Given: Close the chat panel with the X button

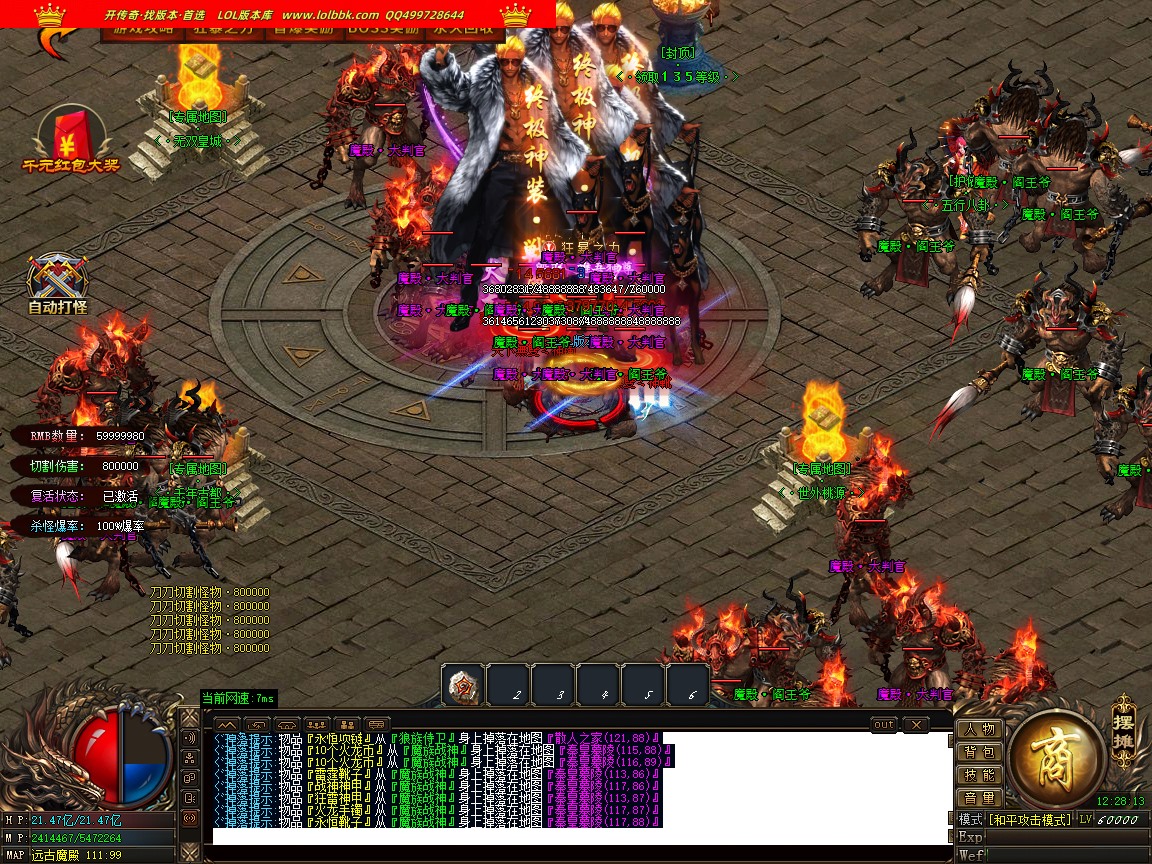Looking at the screenshot, I should (915, 724).
